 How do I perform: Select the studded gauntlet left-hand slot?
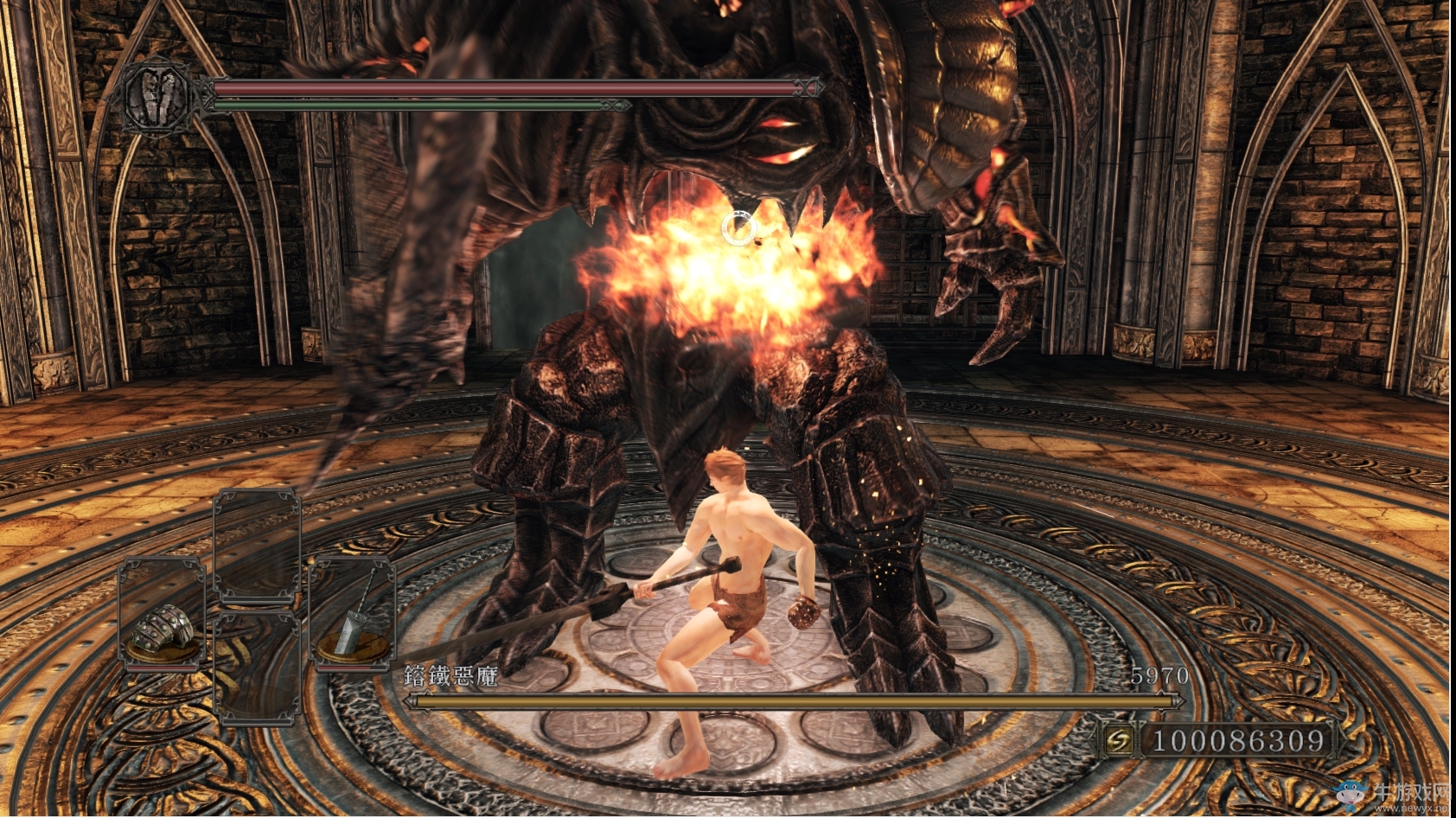[x=162, y=615]
